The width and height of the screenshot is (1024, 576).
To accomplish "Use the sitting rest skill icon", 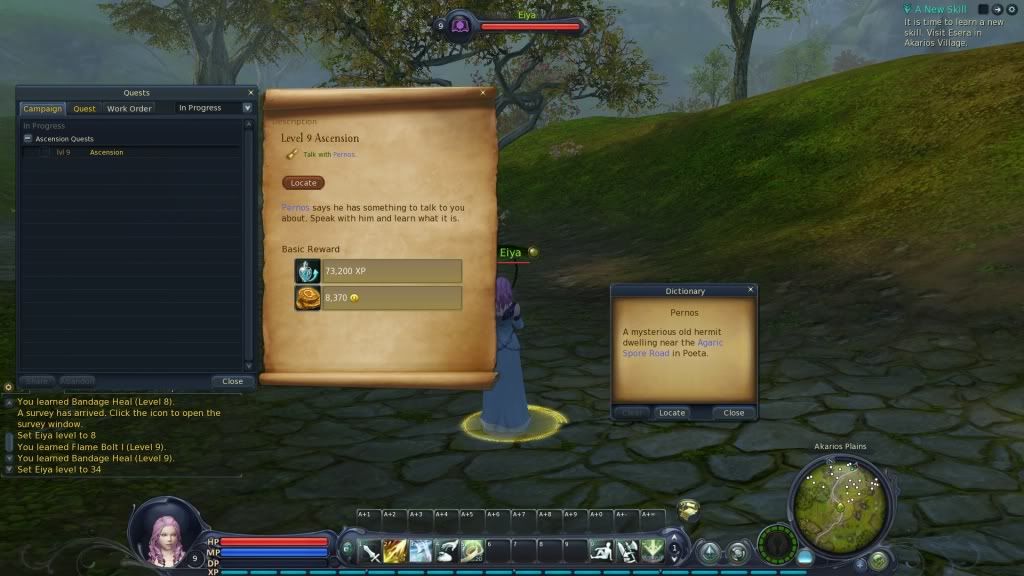I will tap(600, 550).
